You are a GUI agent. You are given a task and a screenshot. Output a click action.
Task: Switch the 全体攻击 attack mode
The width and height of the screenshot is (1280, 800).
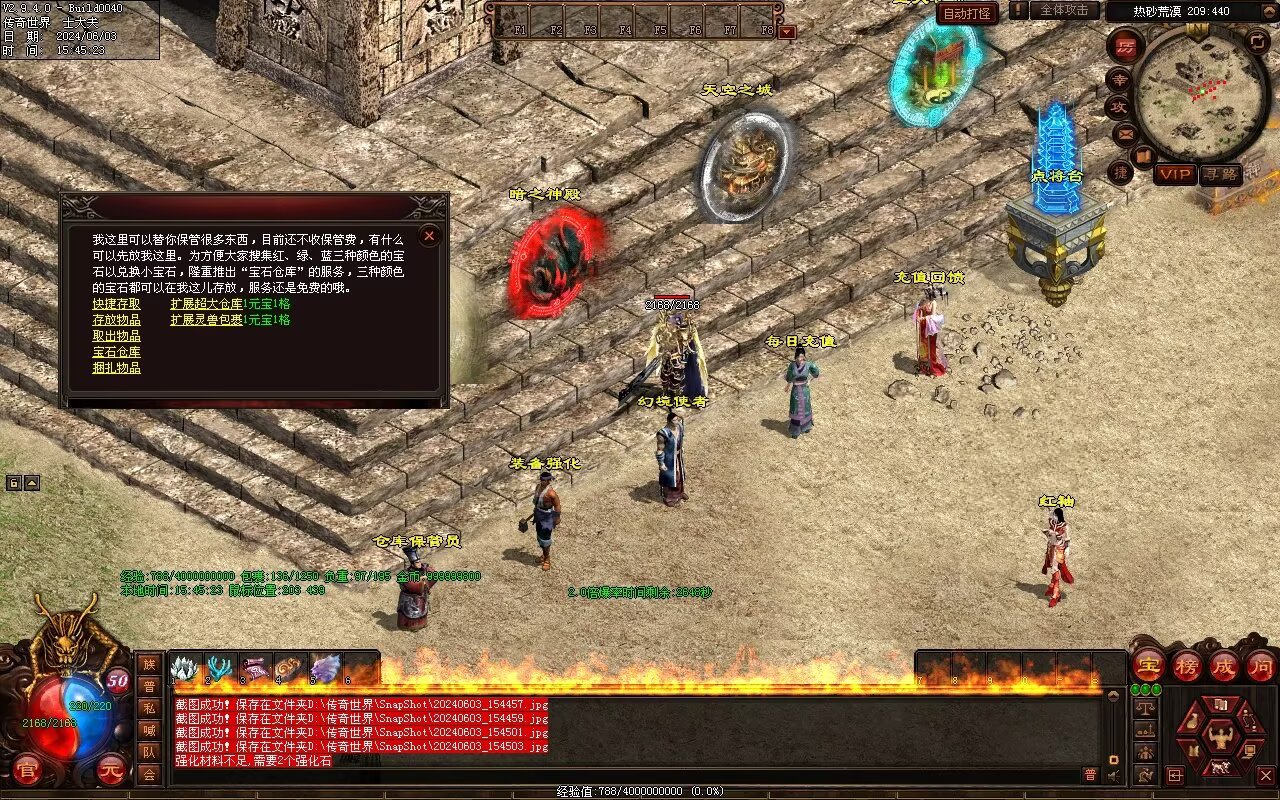(1064, 10)
